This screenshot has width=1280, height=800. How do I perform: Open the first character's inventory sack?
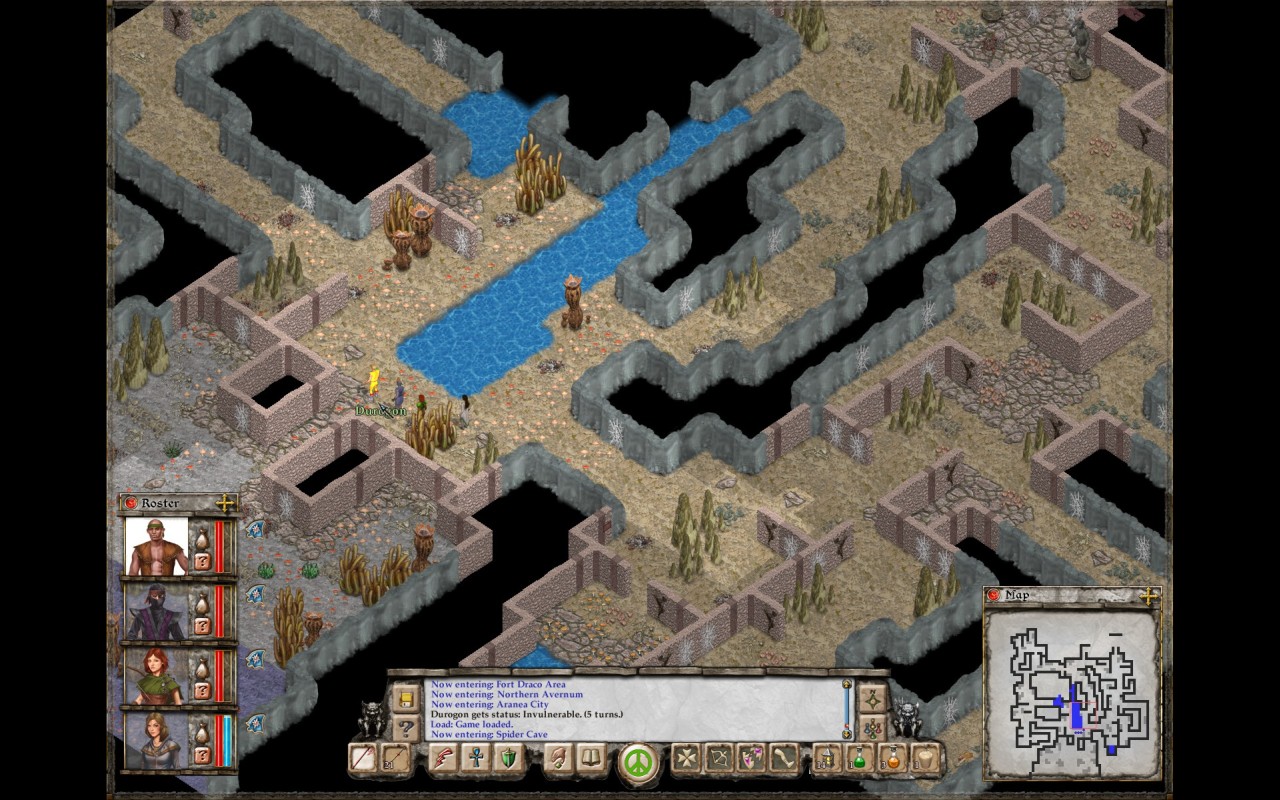201,540
